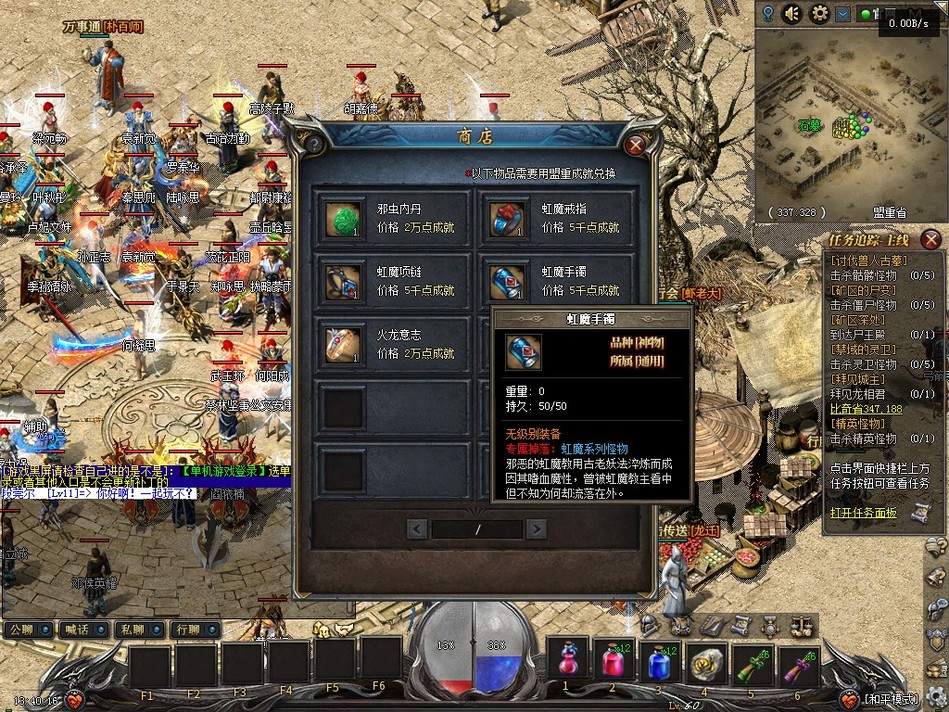
Task: Close the quest tracker panel
Action: [x=930, y=239]
